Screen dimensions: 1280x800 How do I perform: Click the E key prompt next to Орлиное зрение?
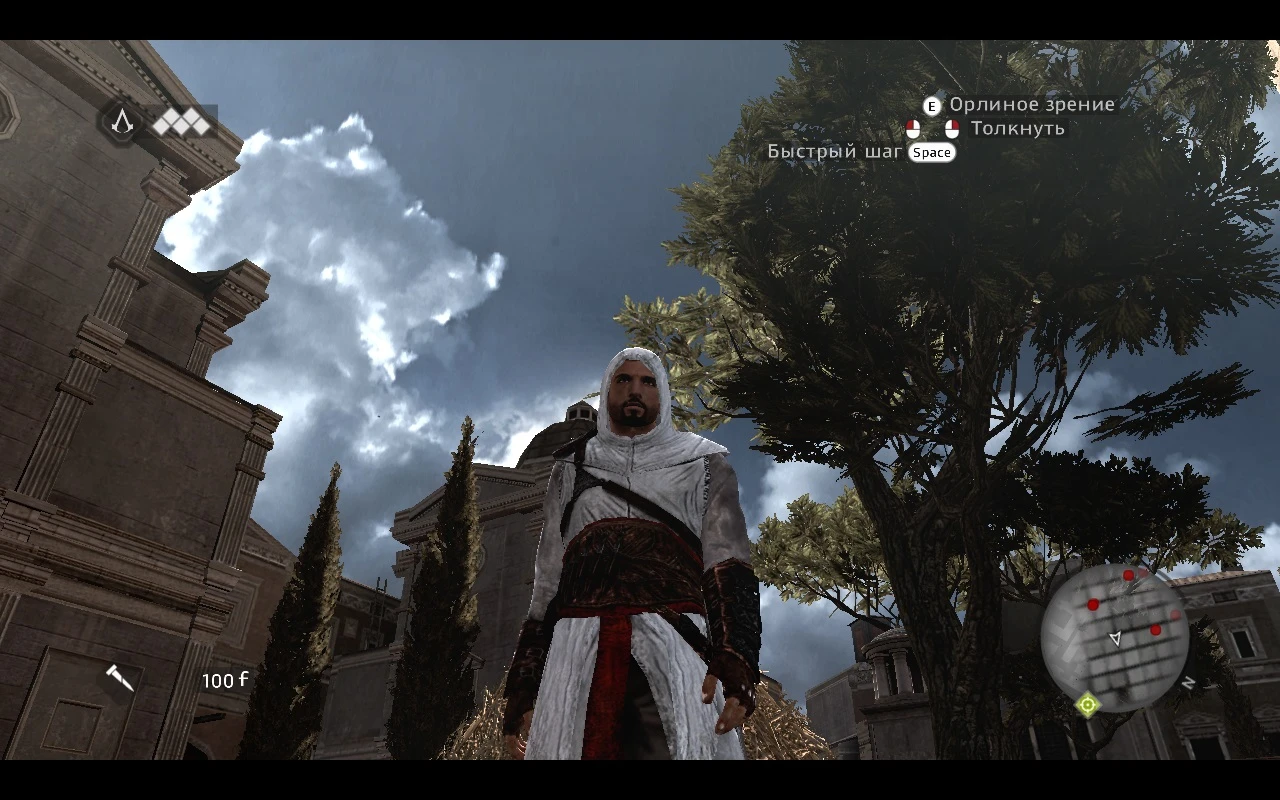pos(931,106)
